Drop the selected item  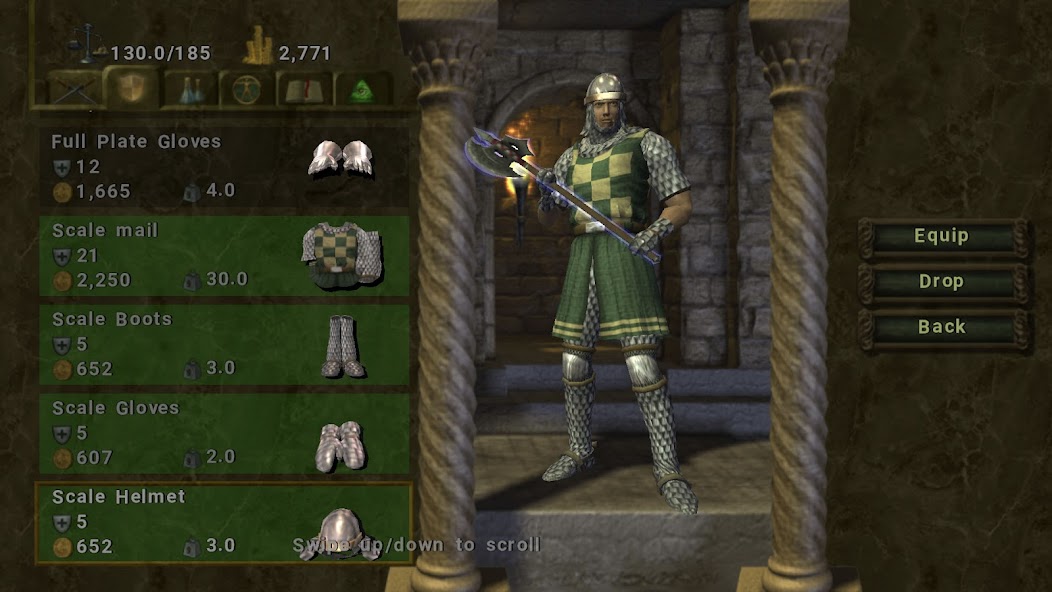941,282
